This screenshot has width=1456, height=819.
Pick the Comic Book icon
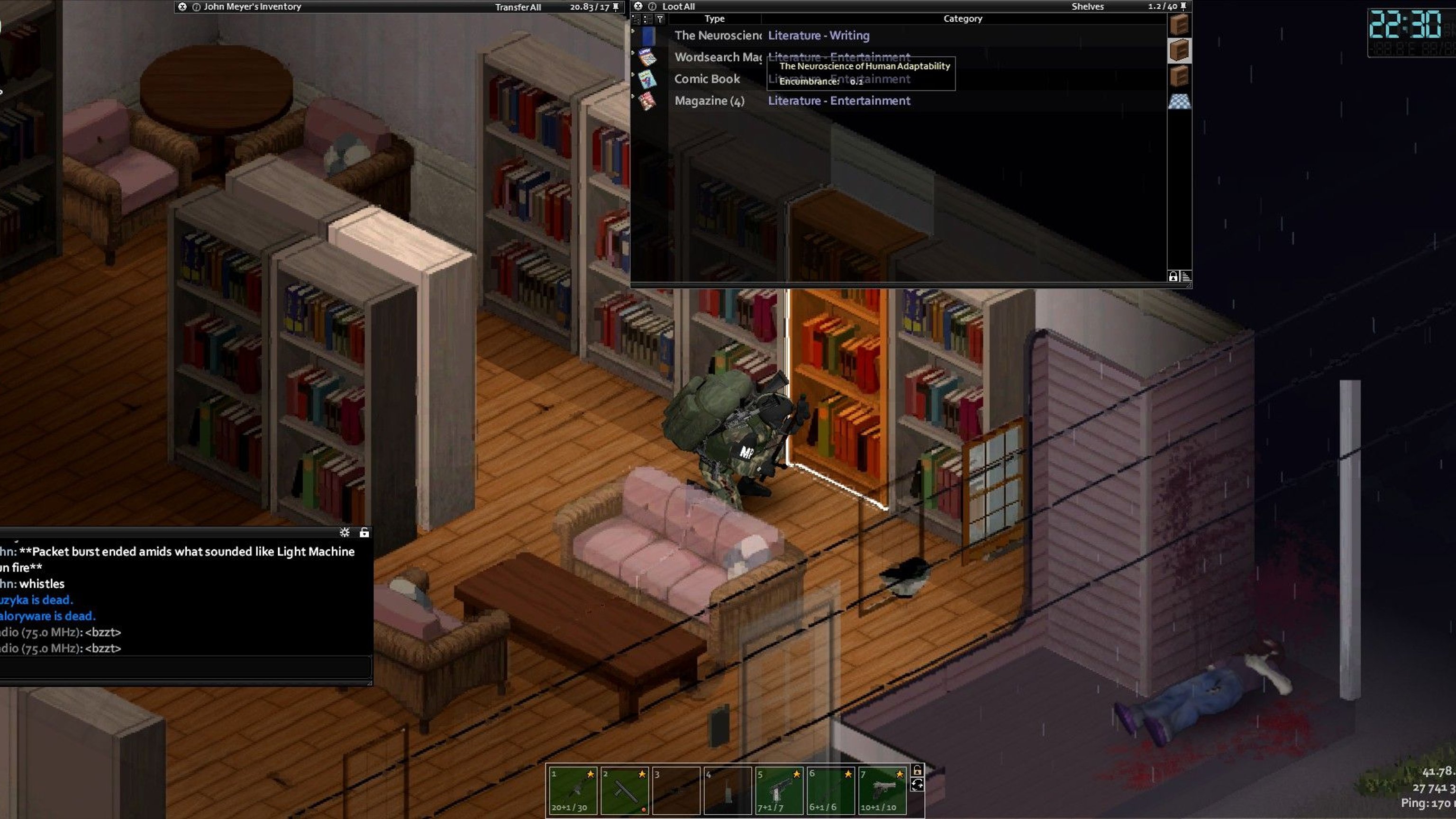647,79
